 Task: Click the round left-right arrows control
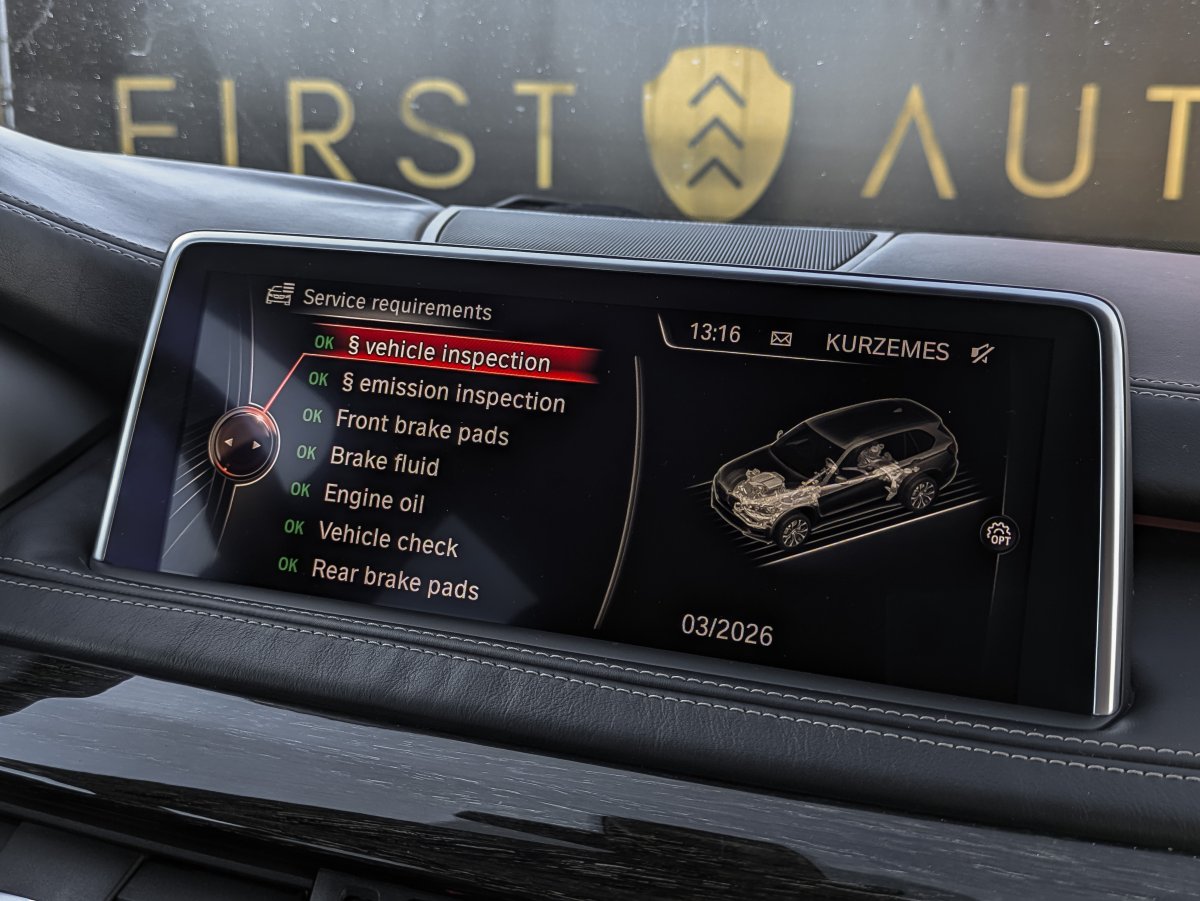pos(244,443)
